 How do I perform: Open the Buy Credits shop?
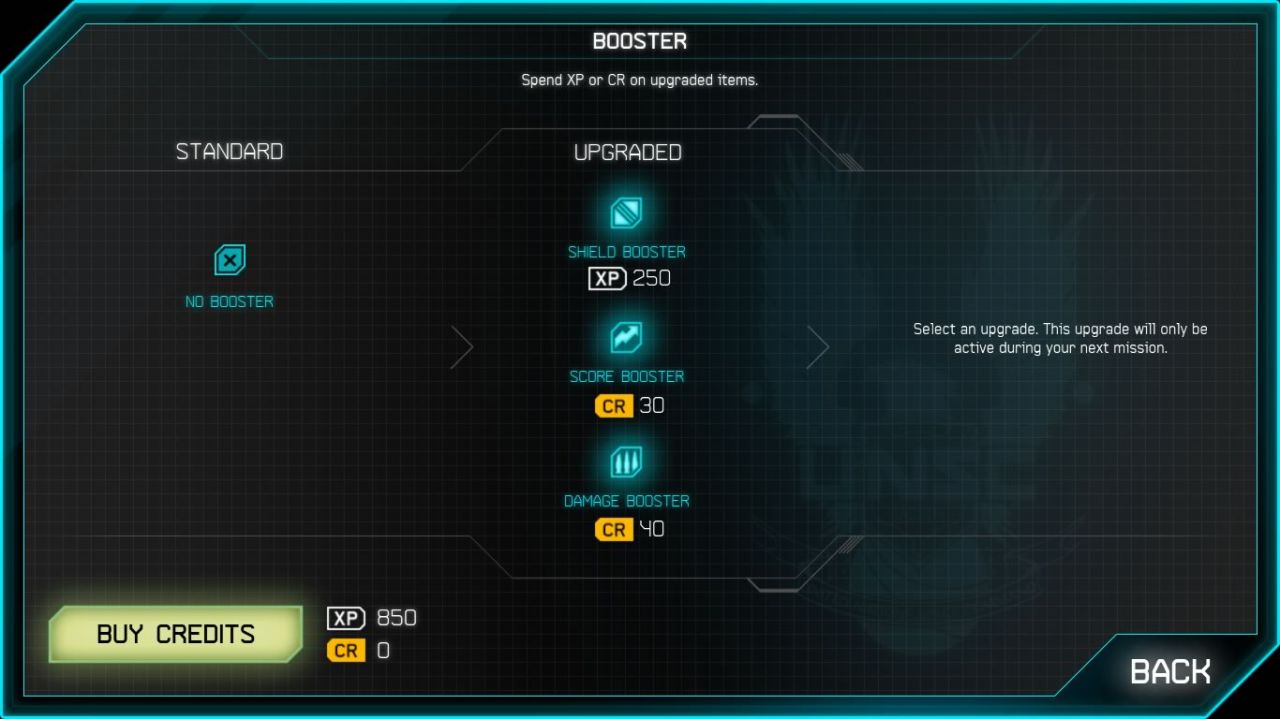tap(176, 634)
